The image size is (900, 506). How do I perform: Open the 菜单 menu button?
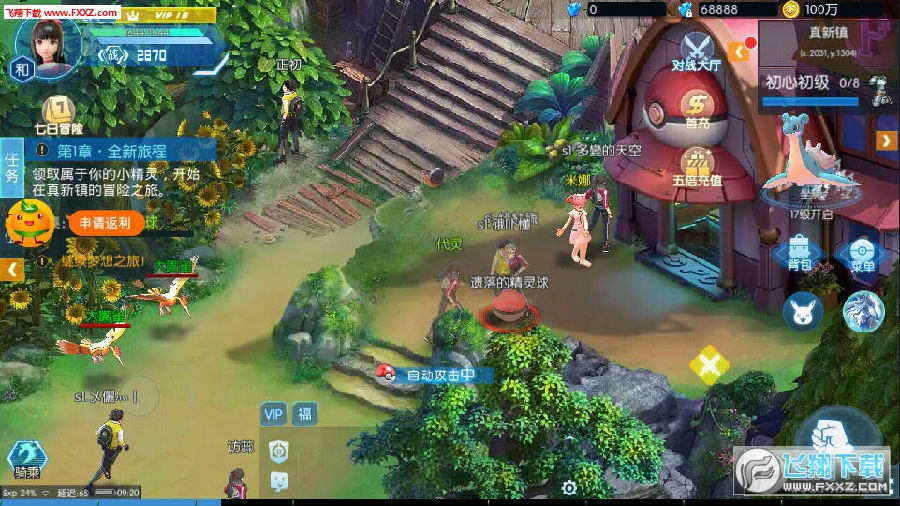(861, 254)
